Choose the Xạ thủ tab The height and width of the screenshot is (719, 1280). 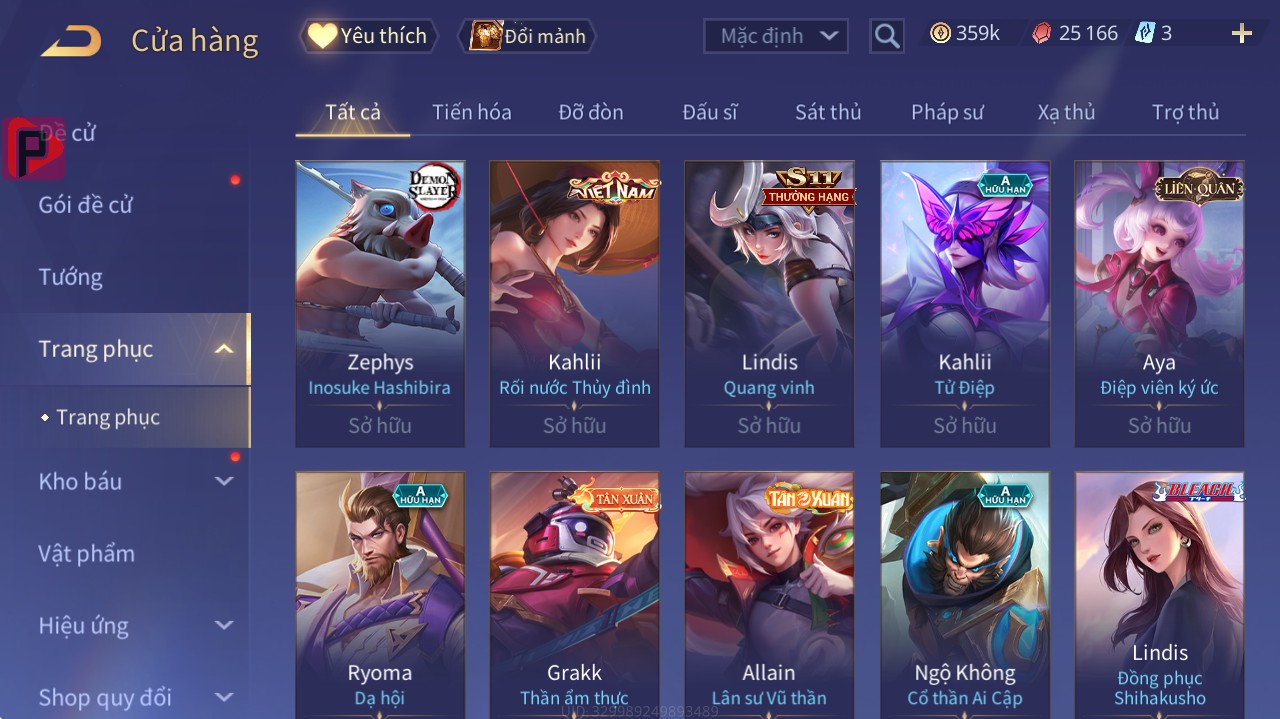1066,112
